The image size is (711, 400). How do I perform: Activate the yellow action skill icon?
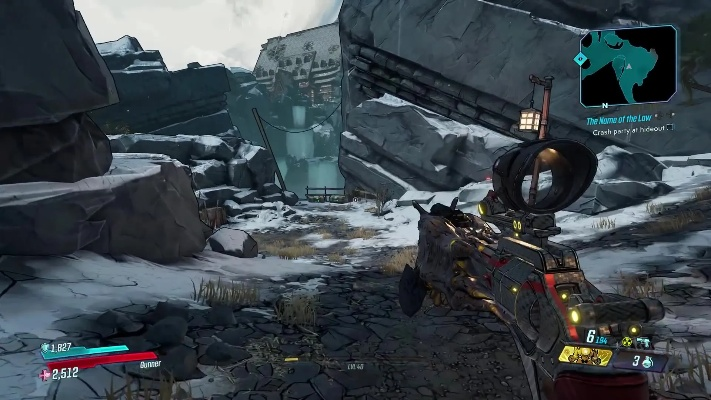coord(585,355)
